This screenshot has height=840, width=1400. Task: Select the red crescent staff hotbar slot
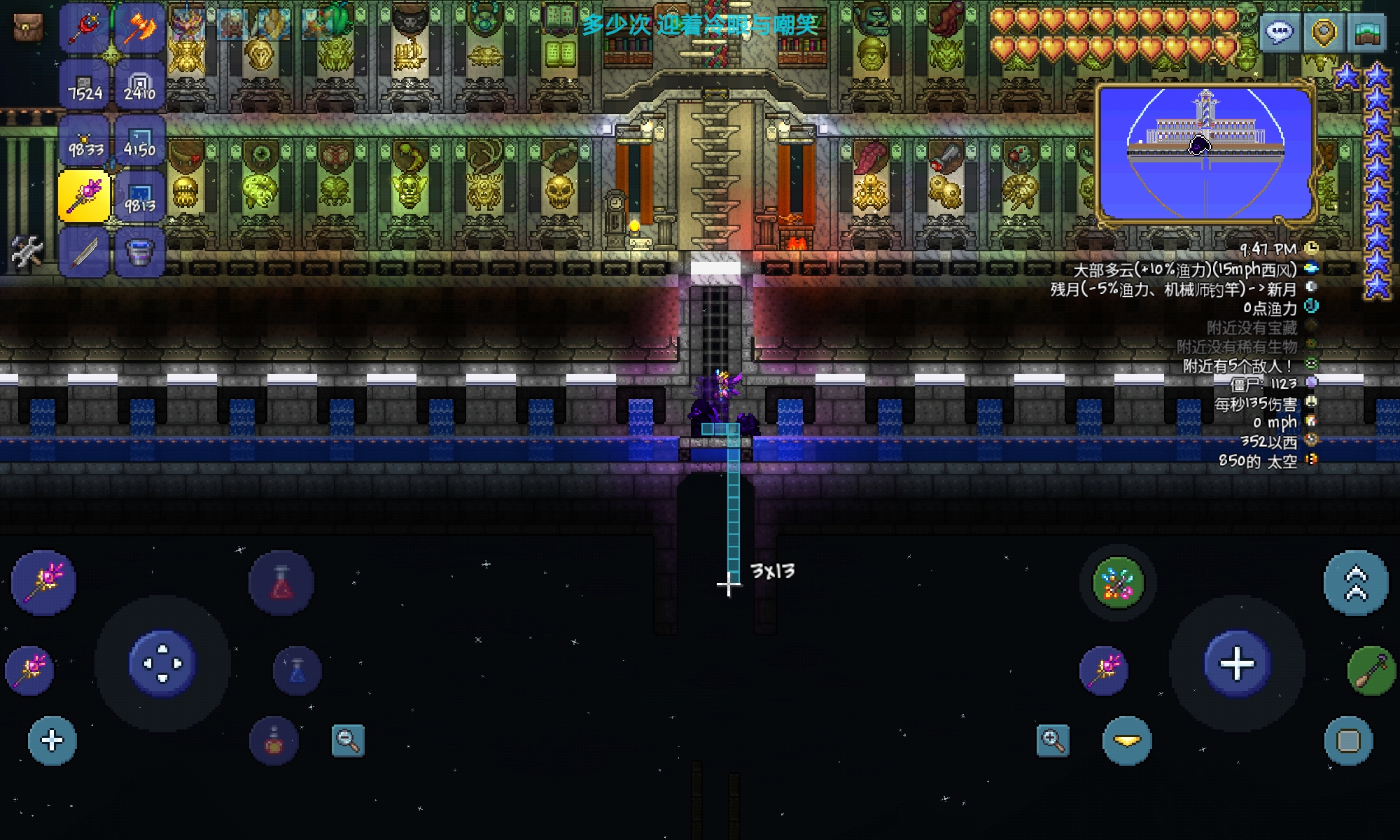point(85,28)
